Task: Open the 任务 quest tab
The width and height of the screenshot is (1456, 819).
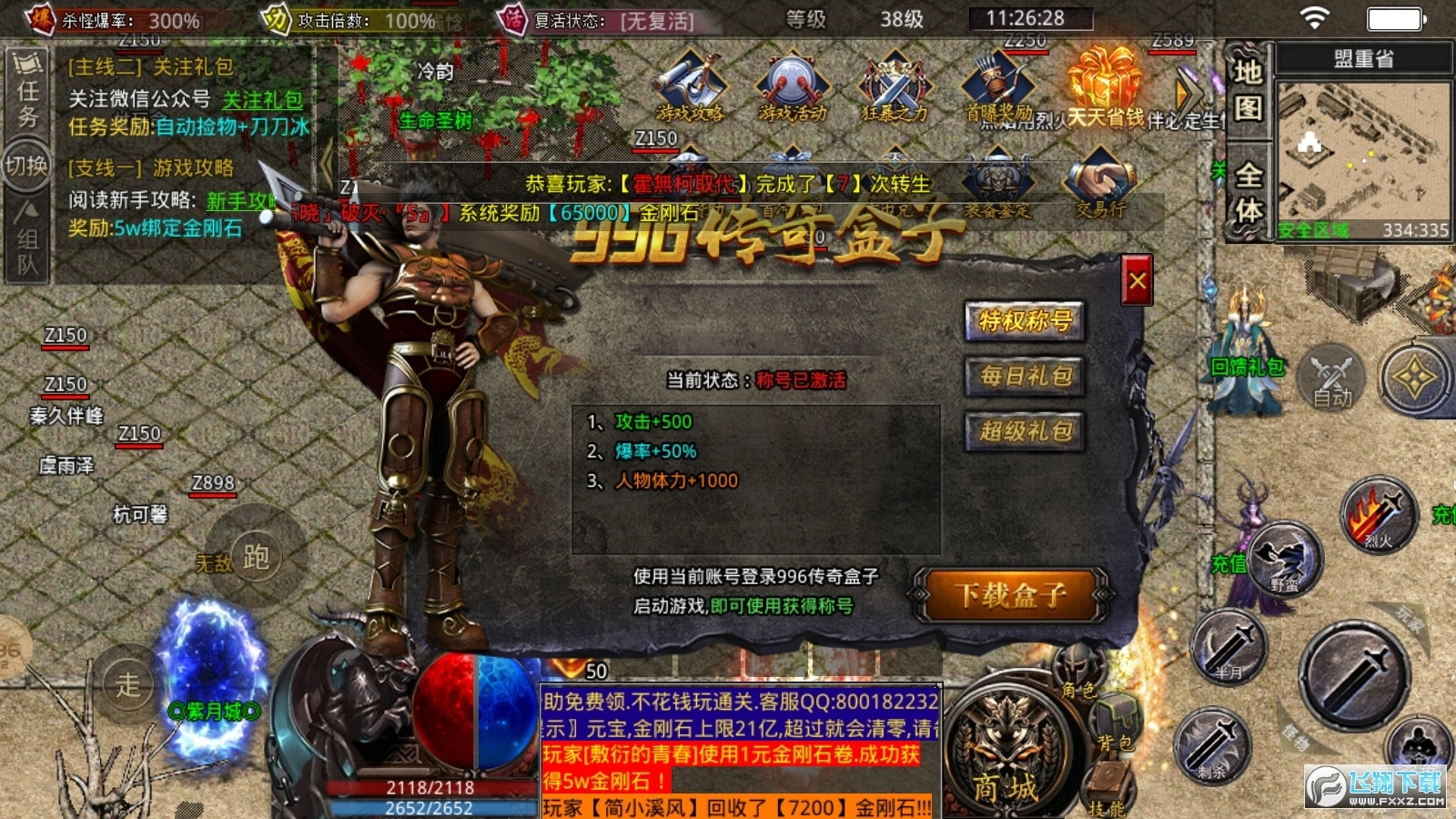Action: pyautogui.click(x=25, y=91)
